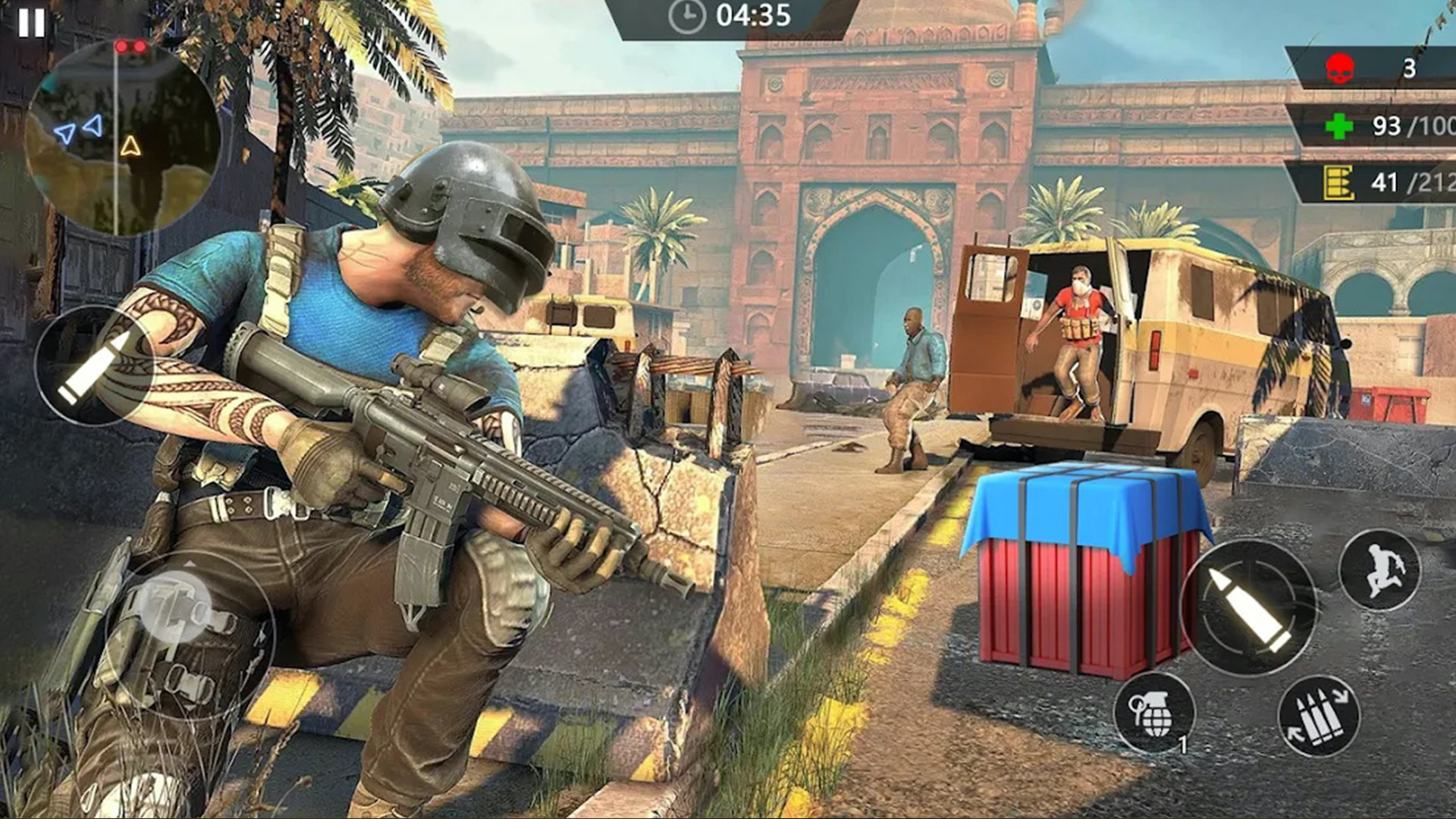
Task: Reload weapon with the three-bullets icon
Action: 1319,717
